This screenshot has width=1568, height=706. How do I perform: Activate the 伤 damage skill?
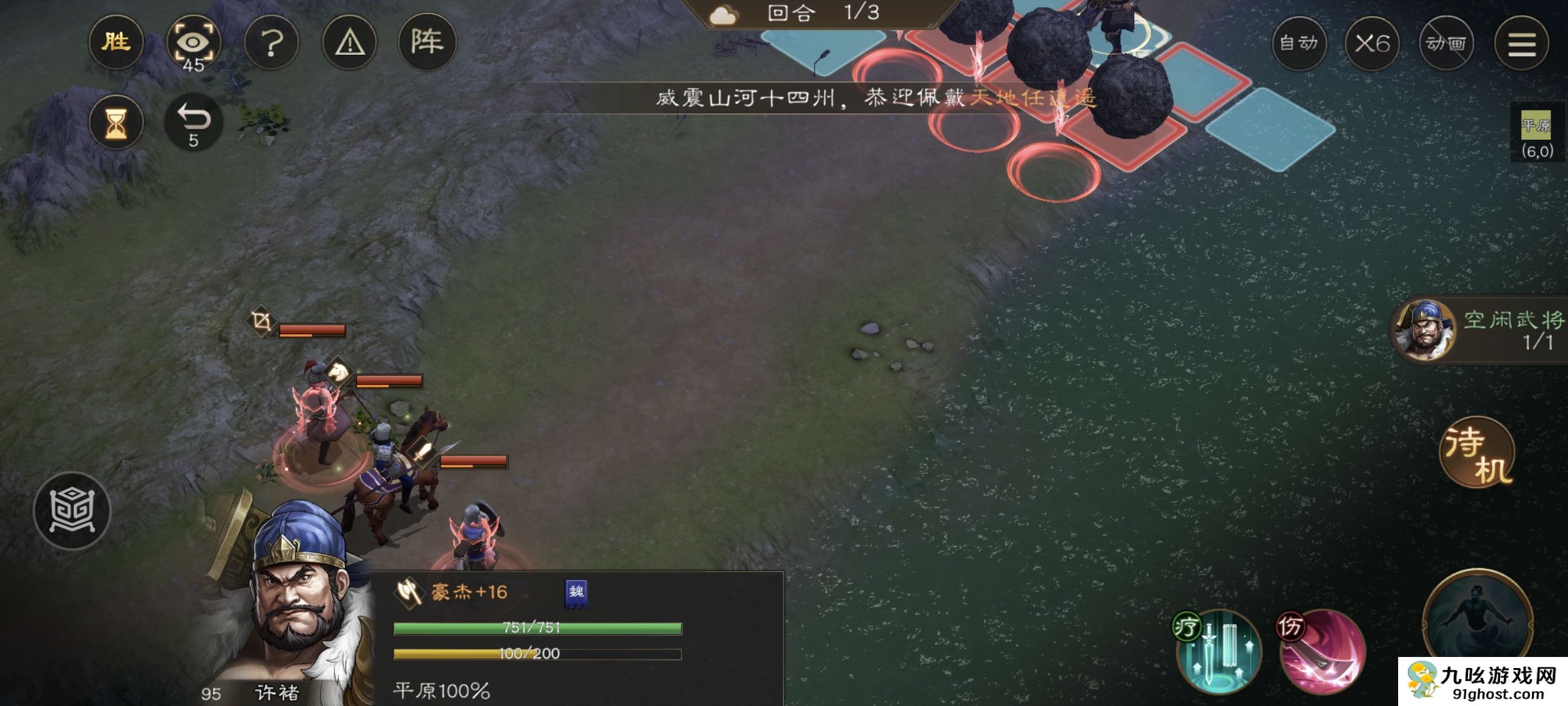pyautogui.click(x=1321, y=652)
